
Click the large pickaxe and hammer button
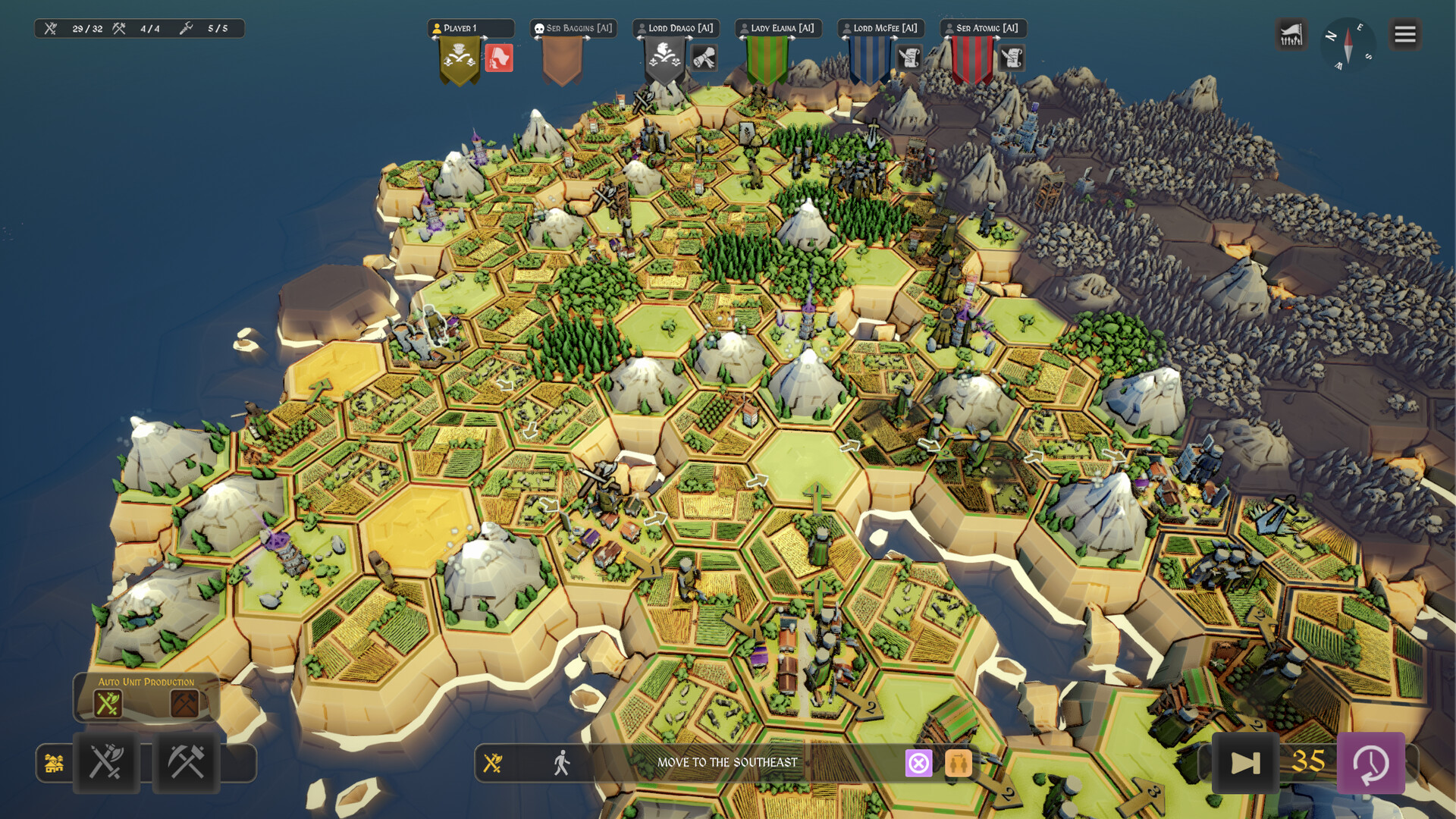[x=186, y=763]
